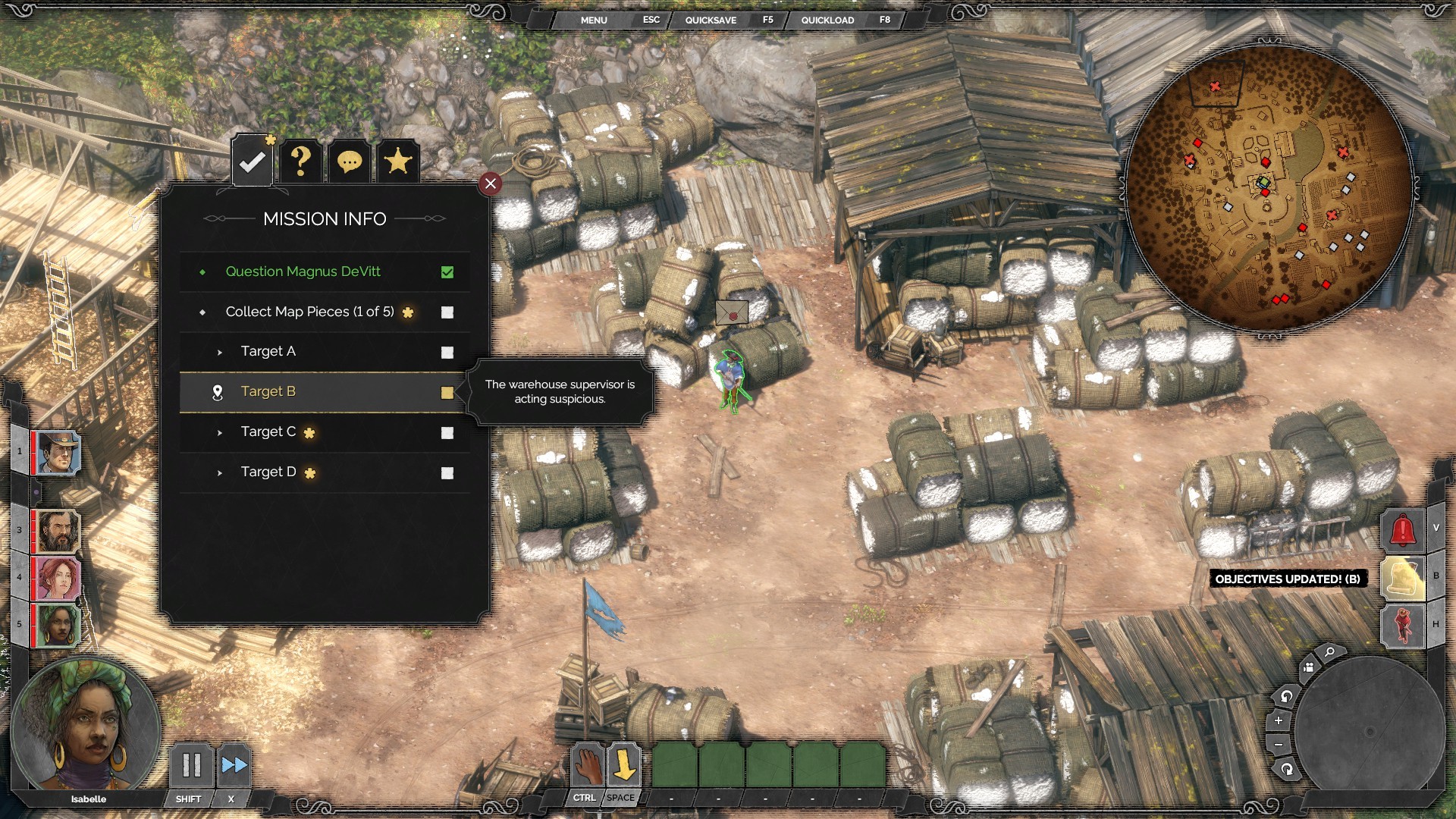Switch to the objectives checkmark tab
Viewport: 1456px width, 819px height.
[252, 161]
